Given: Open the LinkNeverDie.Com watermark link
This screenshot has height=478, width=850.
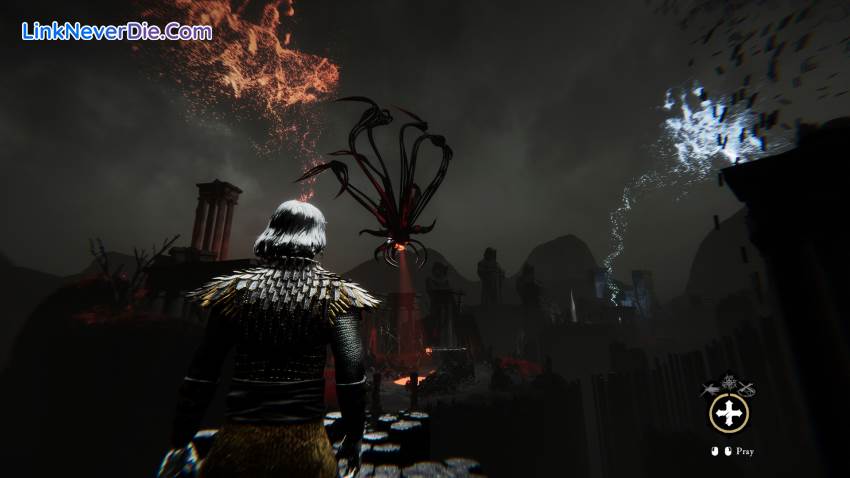Looking at the screenshot, I should point(117,31).
